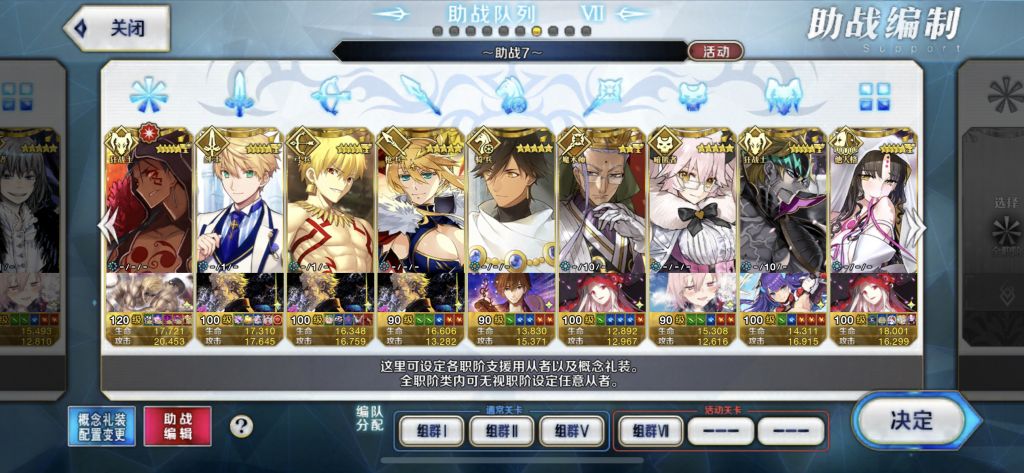This screenshot has height=473, width=1024.
Task: Assign to 组群I group
Action: (x=430, y=431)
